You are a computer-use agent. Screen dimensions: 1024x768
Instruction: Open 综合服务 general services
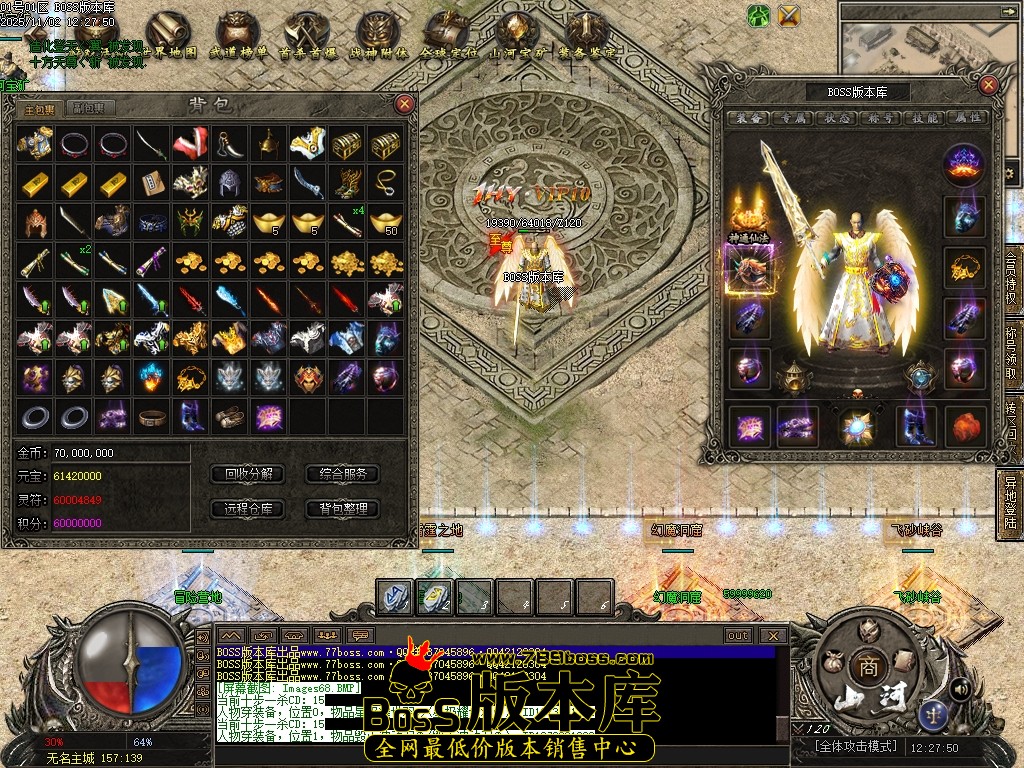342,474
